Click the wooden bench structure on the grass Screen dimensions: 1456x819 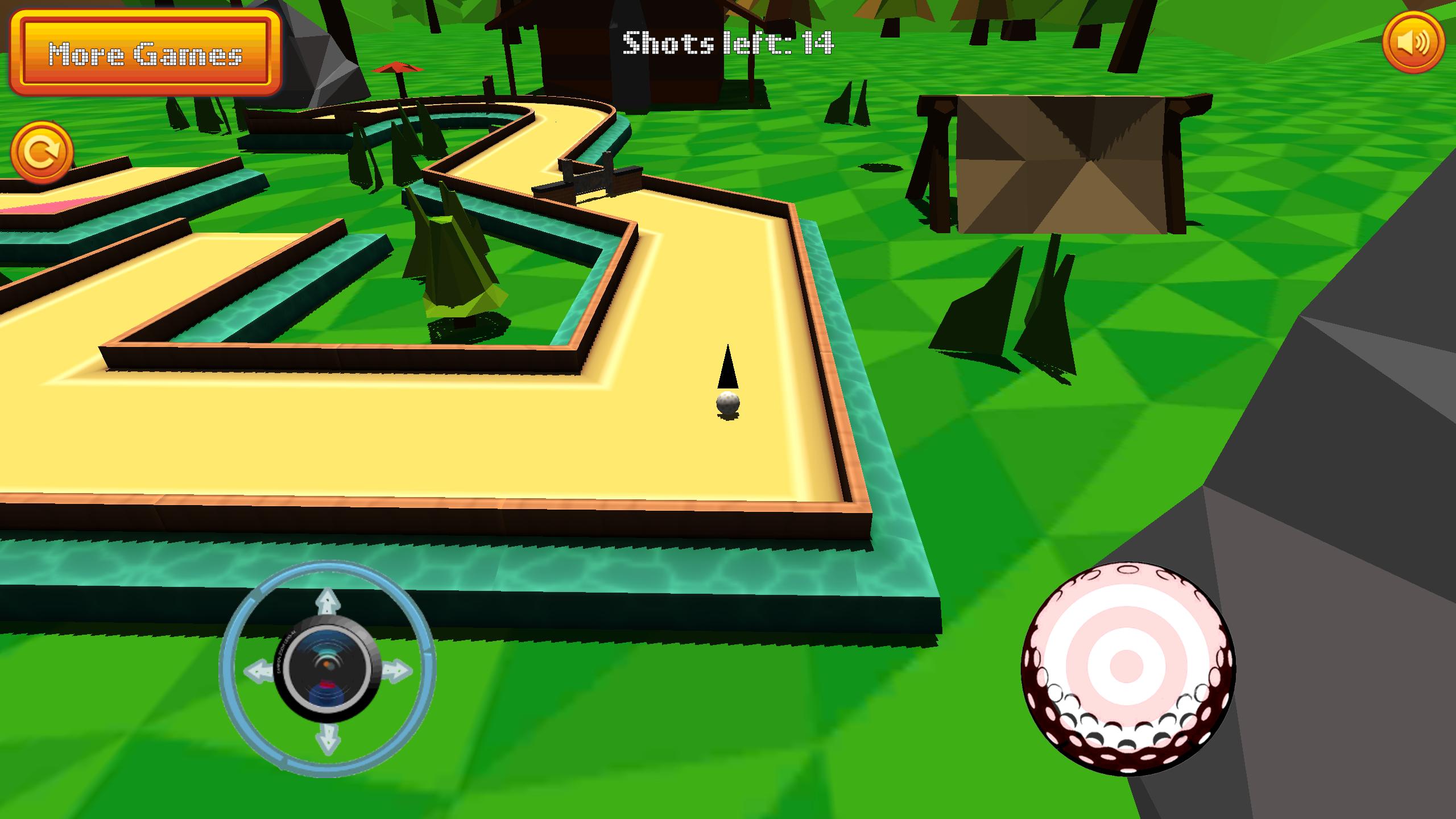coord(1069,159)
